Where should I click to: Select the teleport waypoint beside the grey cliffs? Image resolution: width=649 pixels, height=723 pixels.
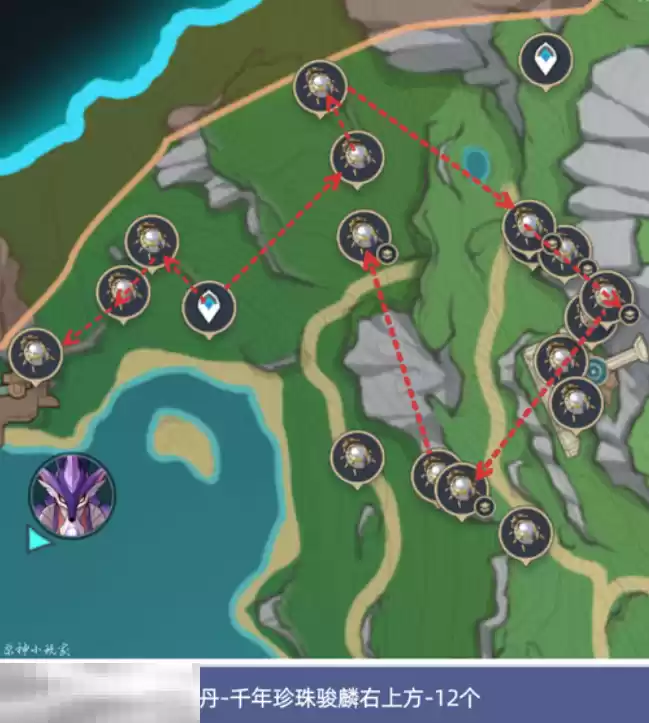point(546,60)
